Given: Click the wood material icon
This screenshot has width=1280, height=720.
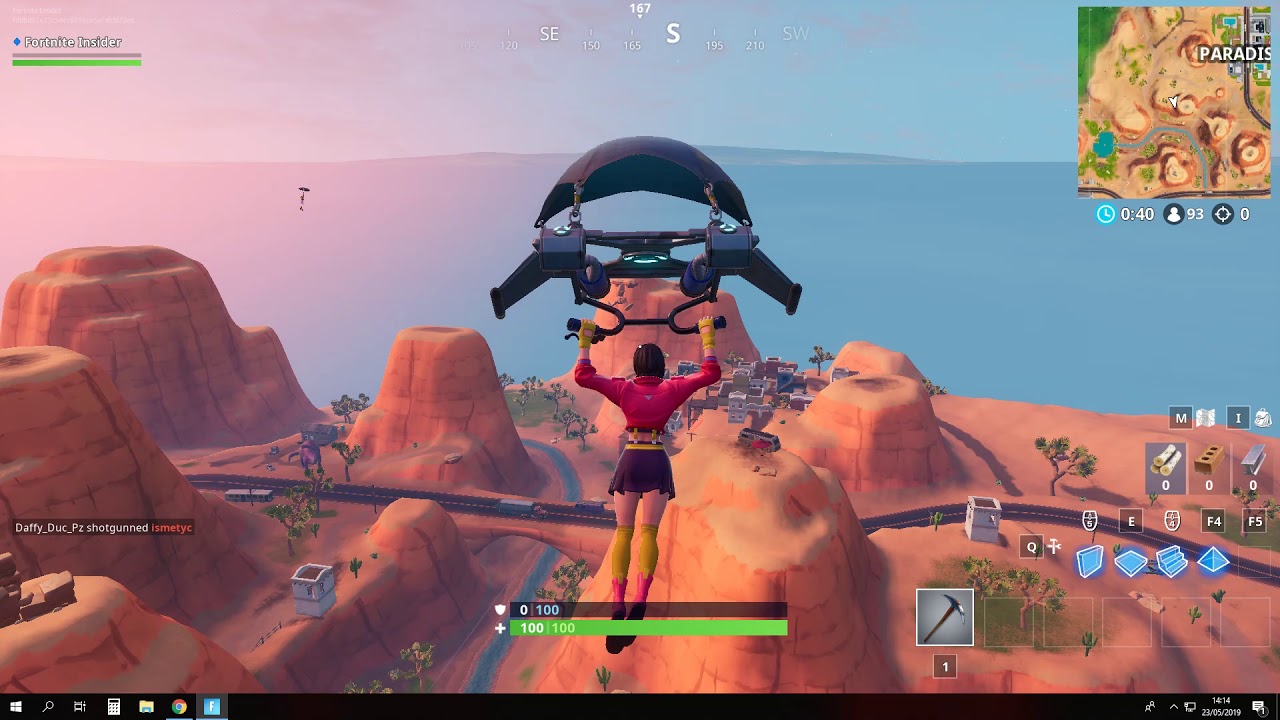Looking at the screenshot, I should click(x=1166, y=463).
